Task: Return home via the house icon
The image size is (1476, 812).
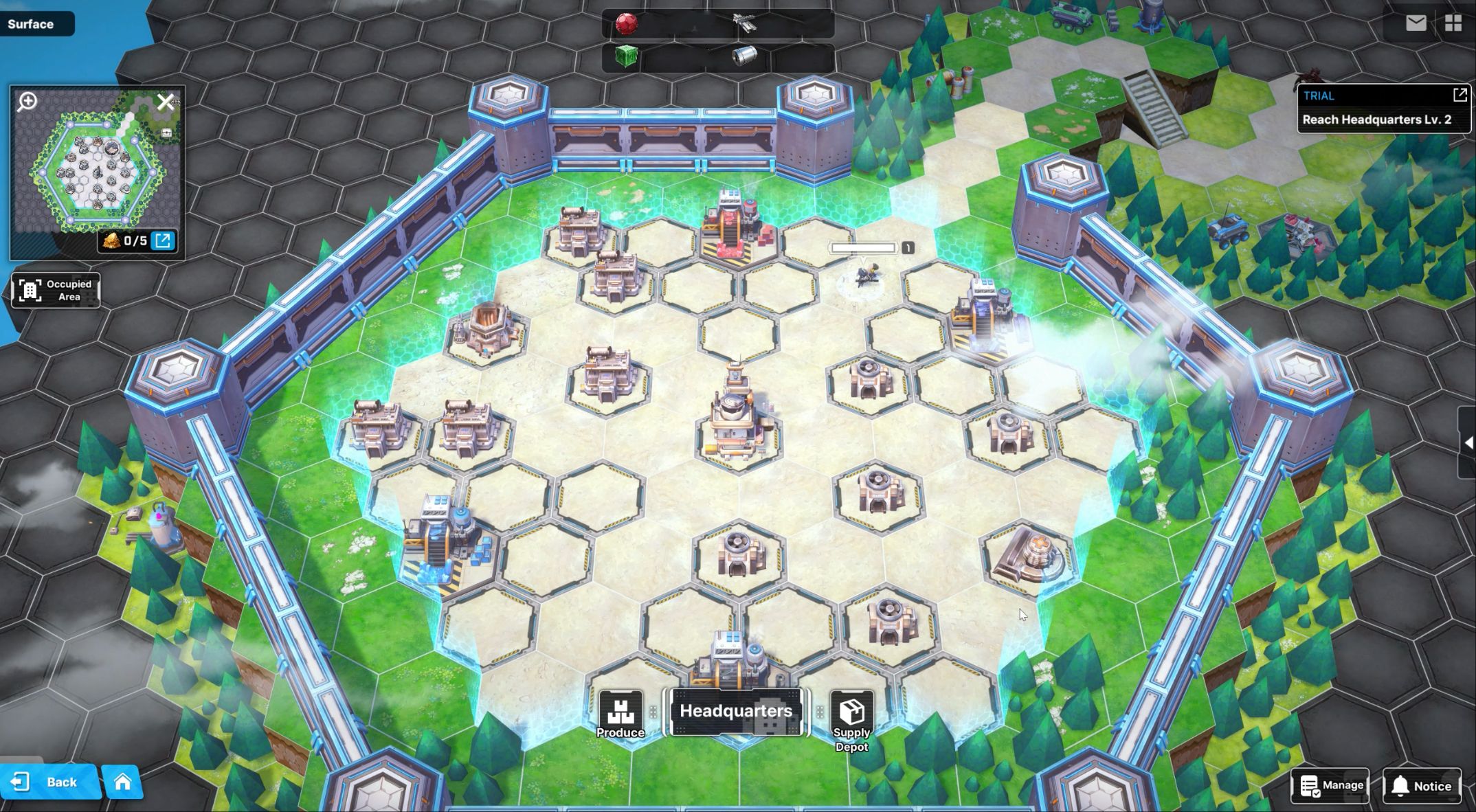Action: (122, 782)
